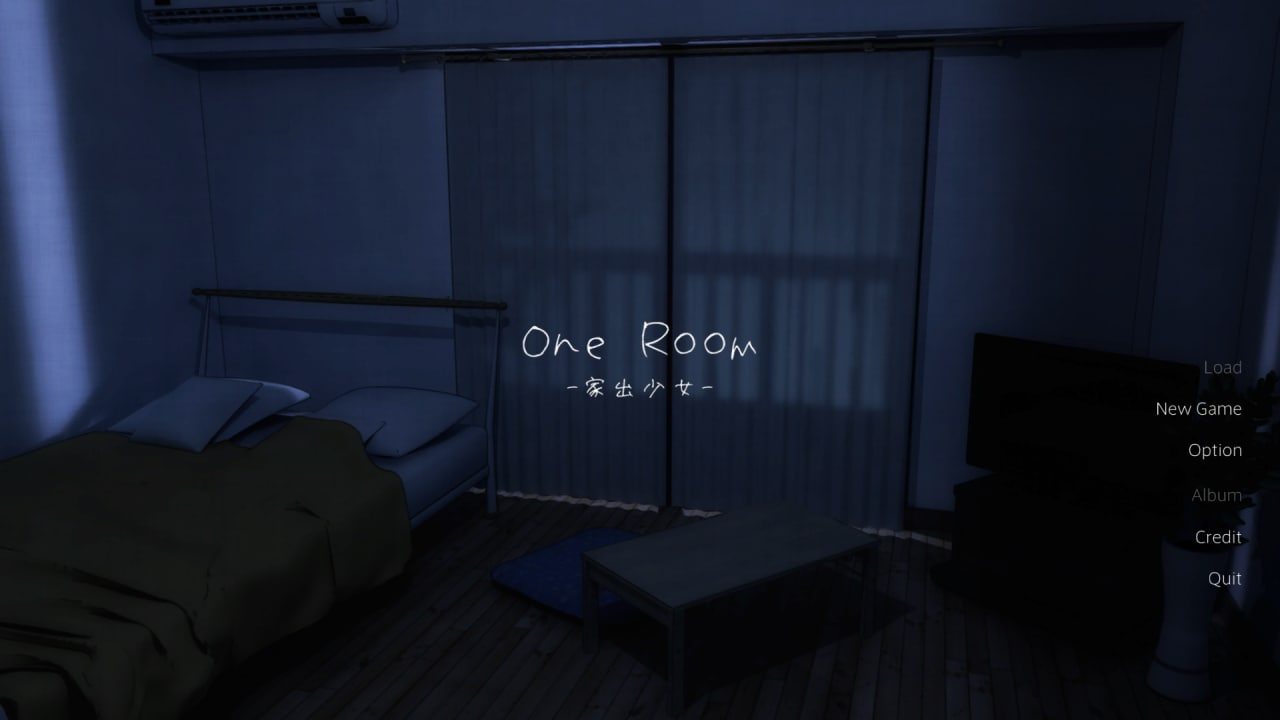The width and height of the screenshot is (1280, 720).
Task: Click the Credit text label
Action: click(x=1218, y=537)
